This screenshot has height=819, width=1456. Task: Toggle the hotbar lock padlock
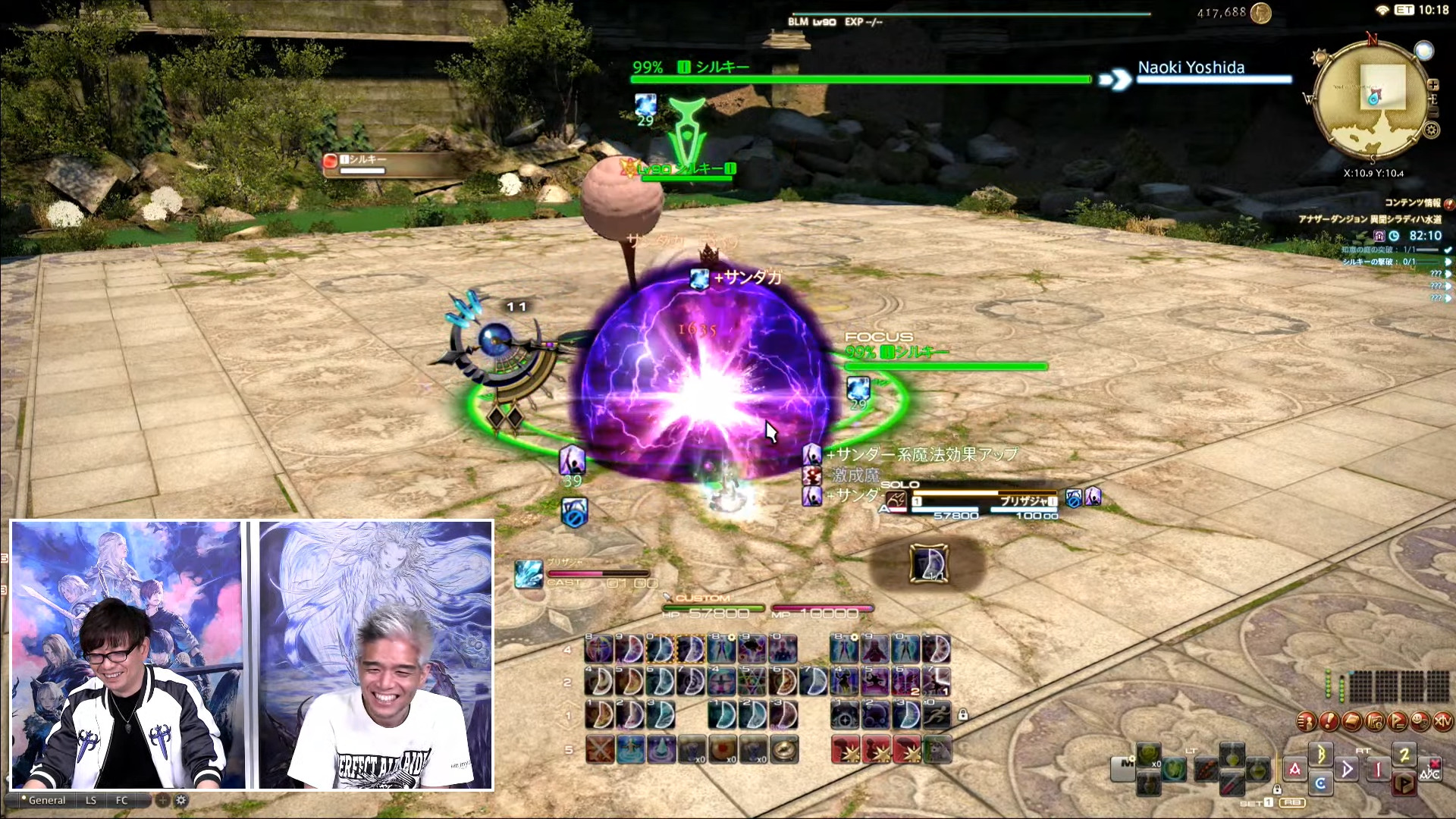pyautogui.click(x=963, y=714)
